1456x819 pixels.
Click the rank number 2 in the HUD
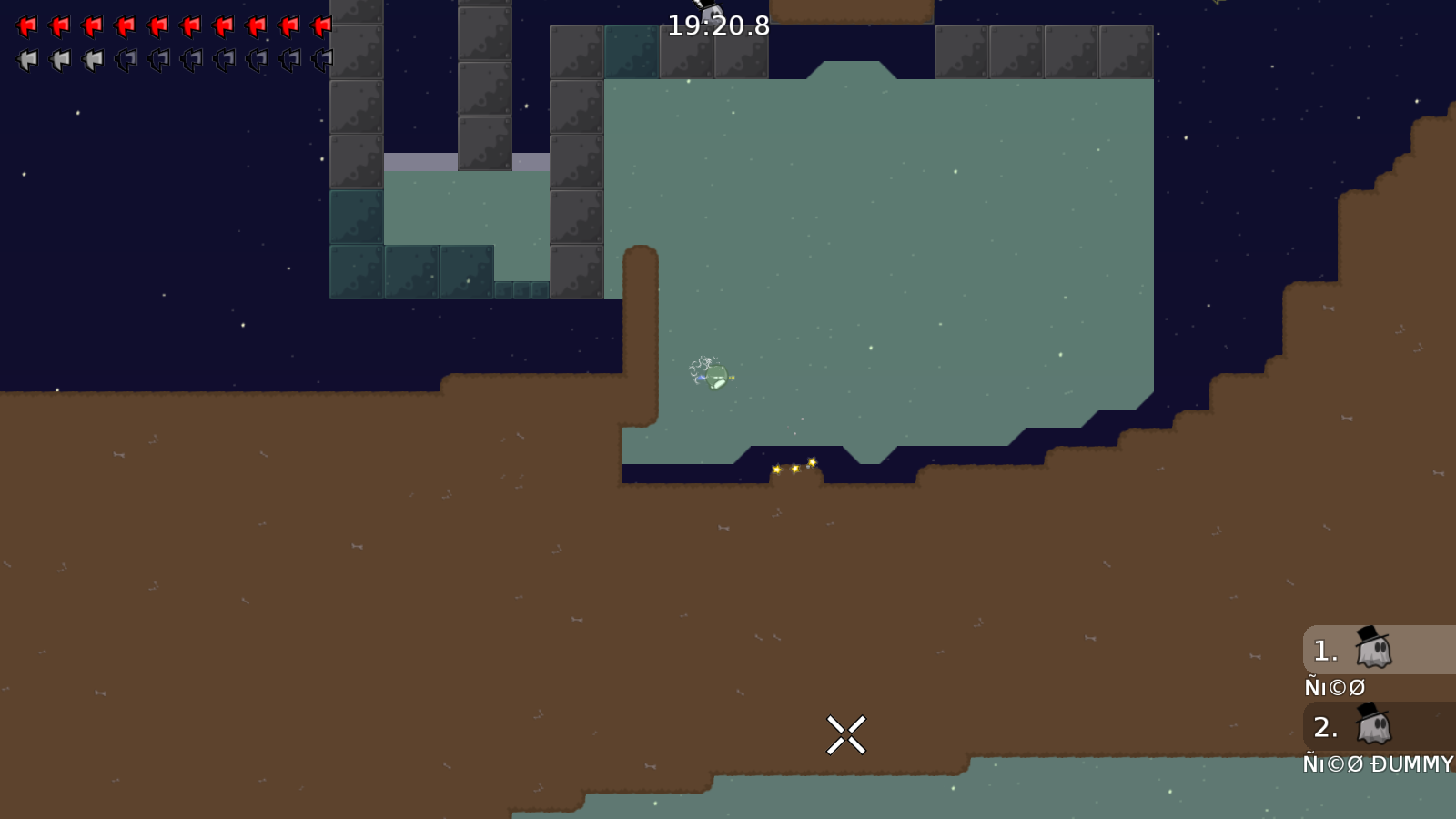tap(1325, 728)
